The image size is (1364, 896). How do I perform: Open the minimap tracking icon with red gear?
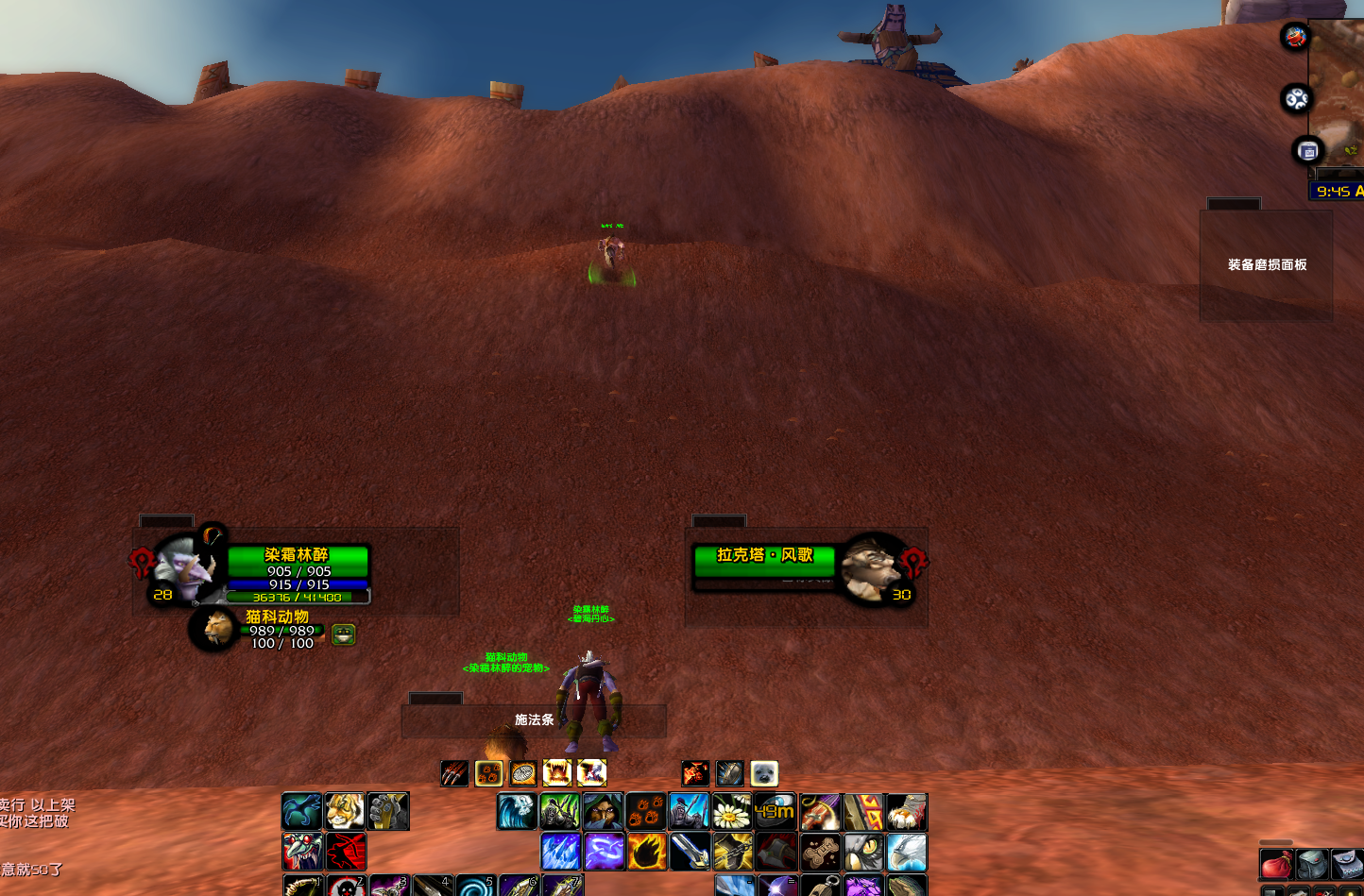[1296, 37]
